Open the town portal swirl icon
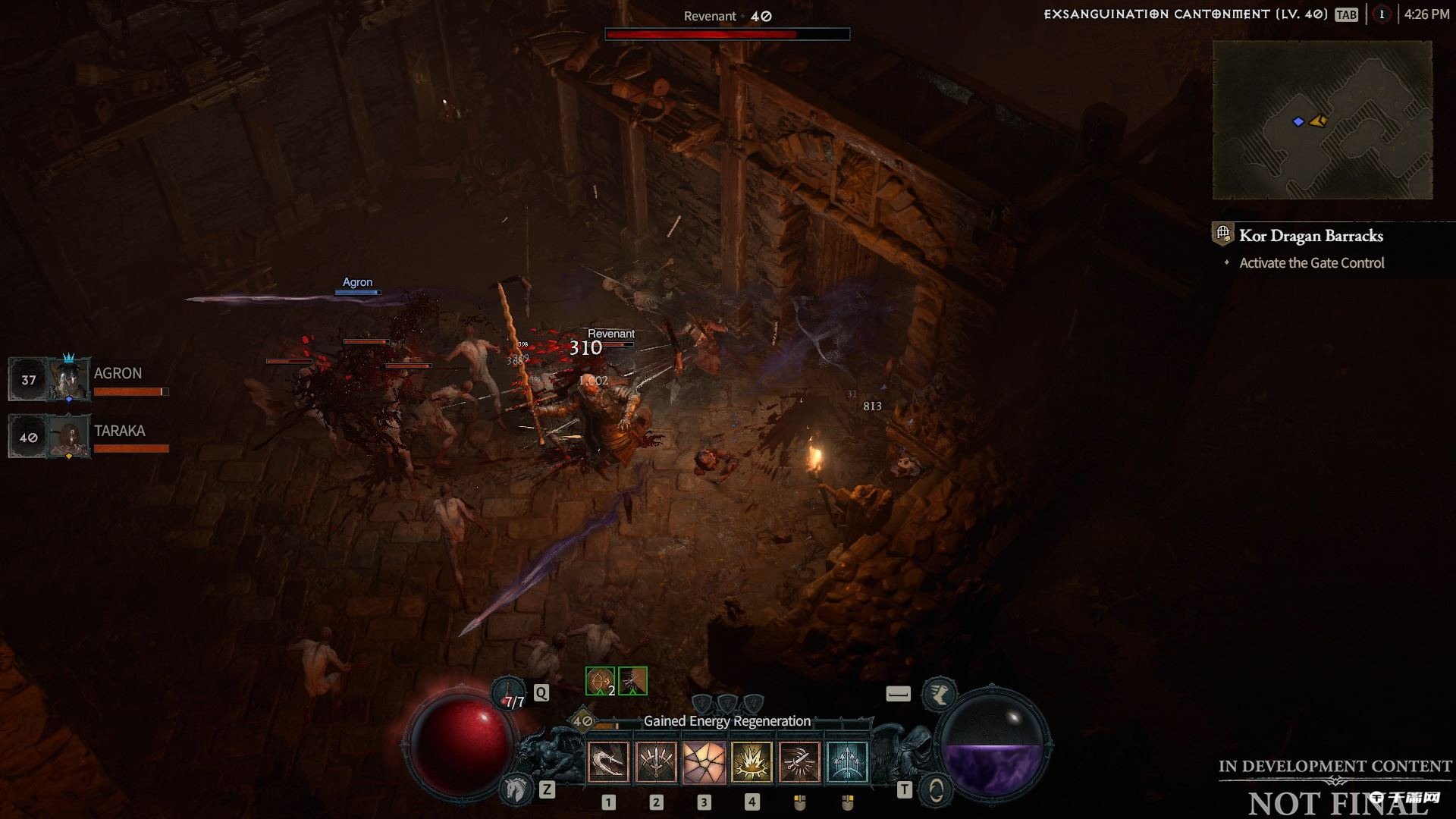 point(937,790)
